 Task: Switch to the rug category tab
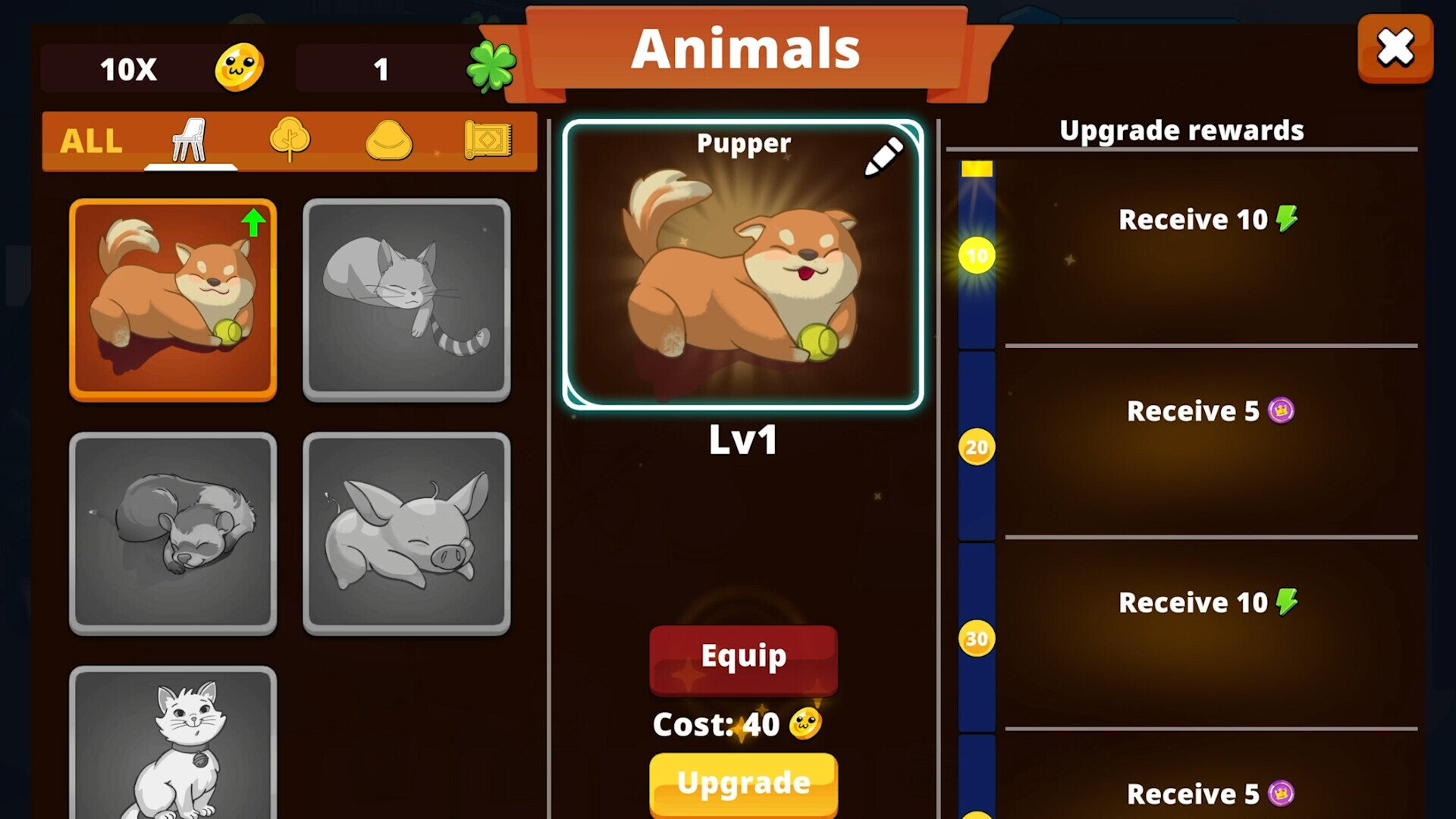pos(488,140)
